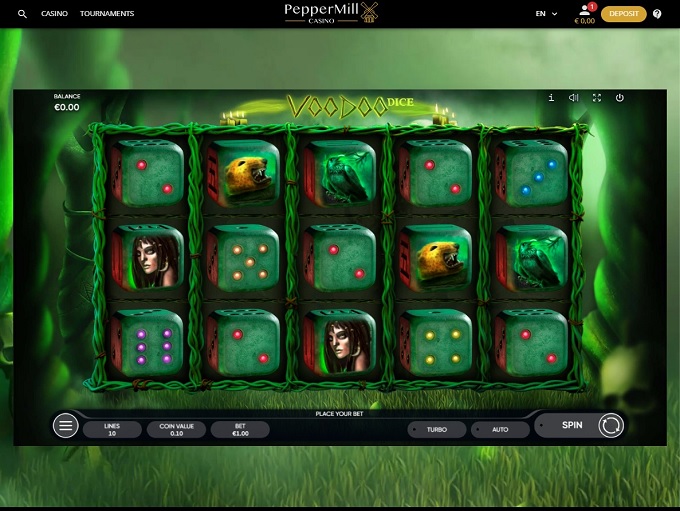The image size is (680, 511).
Task: Show the game info paytable
Action: pyautogui.click(x=551, y=98)
